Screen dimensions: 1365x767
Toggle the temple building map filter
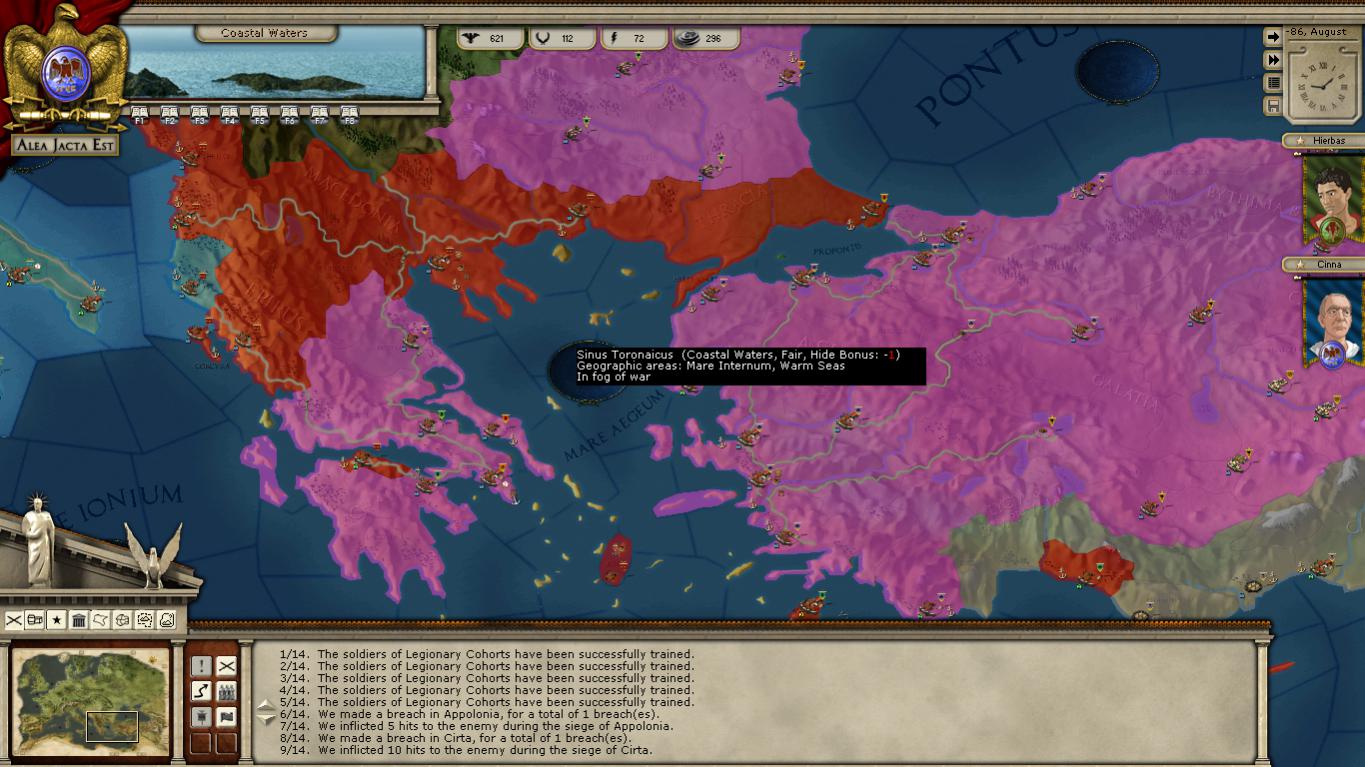click(x=79, y=621)
